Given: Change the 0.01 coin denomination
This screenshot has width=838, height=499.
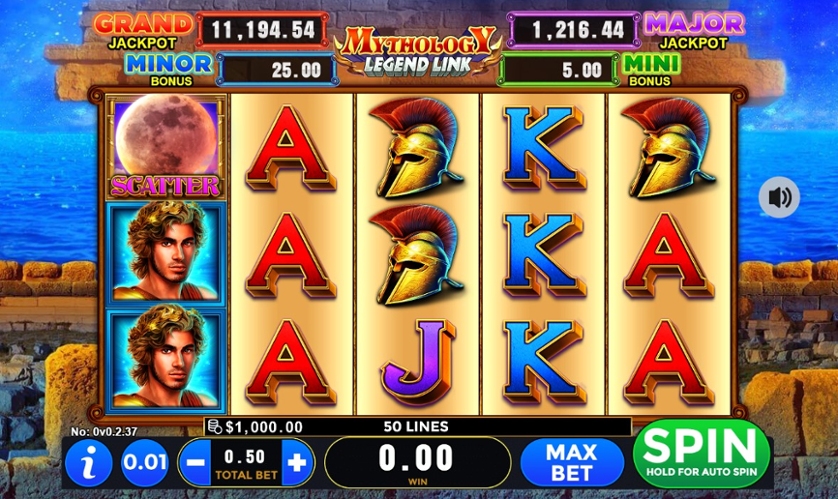Looking at the screenshot, I should 144,464.
